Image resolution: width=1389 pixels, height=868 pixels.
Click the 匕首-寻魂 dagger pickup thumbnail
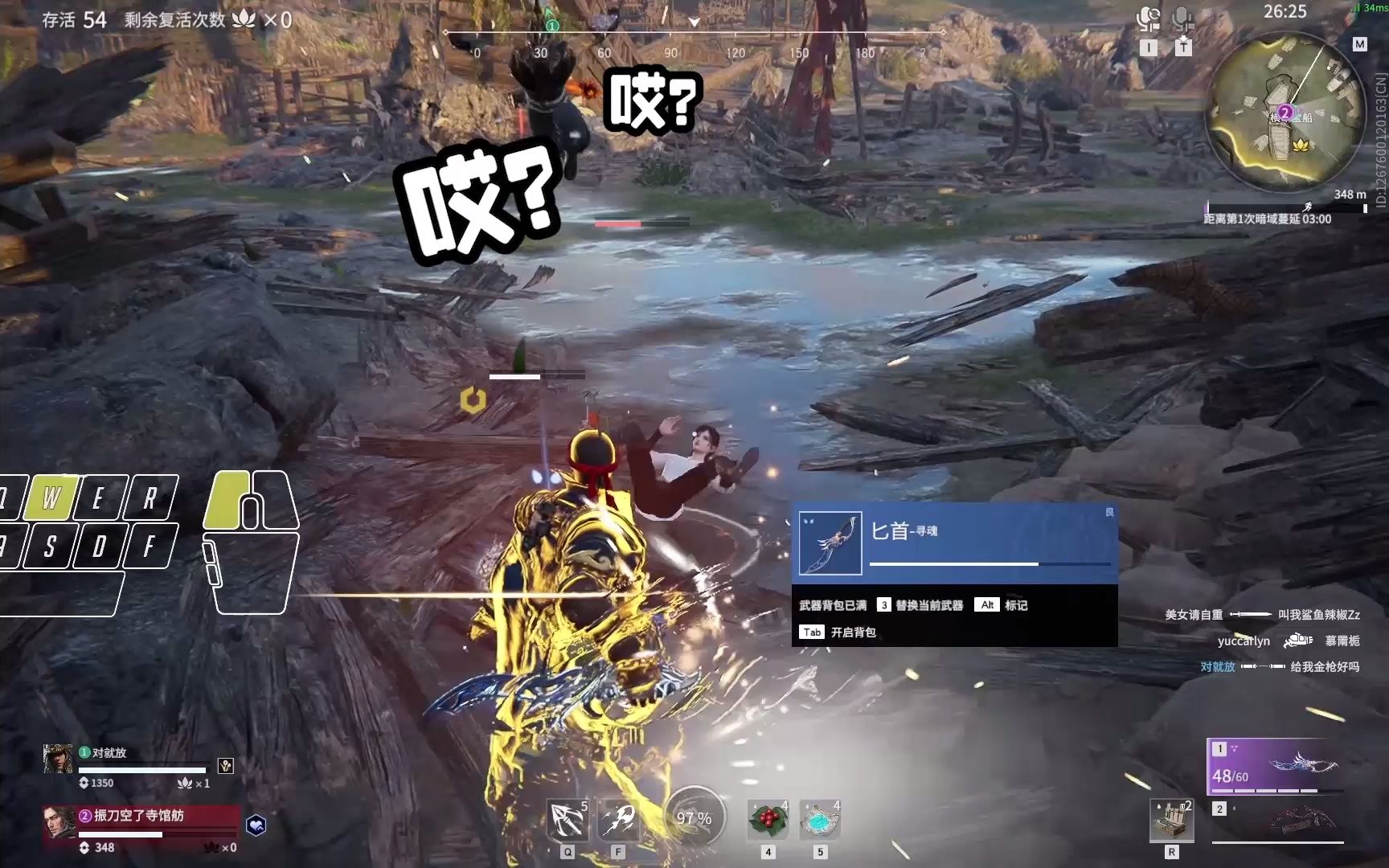point(829,542)
